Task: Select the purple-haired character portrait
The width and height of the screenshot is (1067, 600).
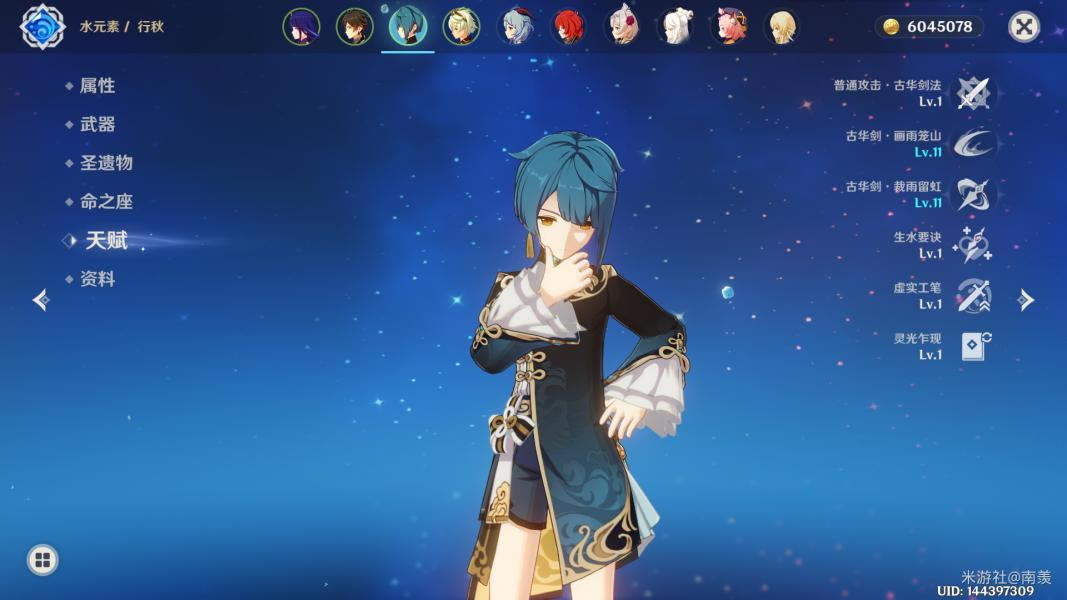Action: [x=301, y=27]
